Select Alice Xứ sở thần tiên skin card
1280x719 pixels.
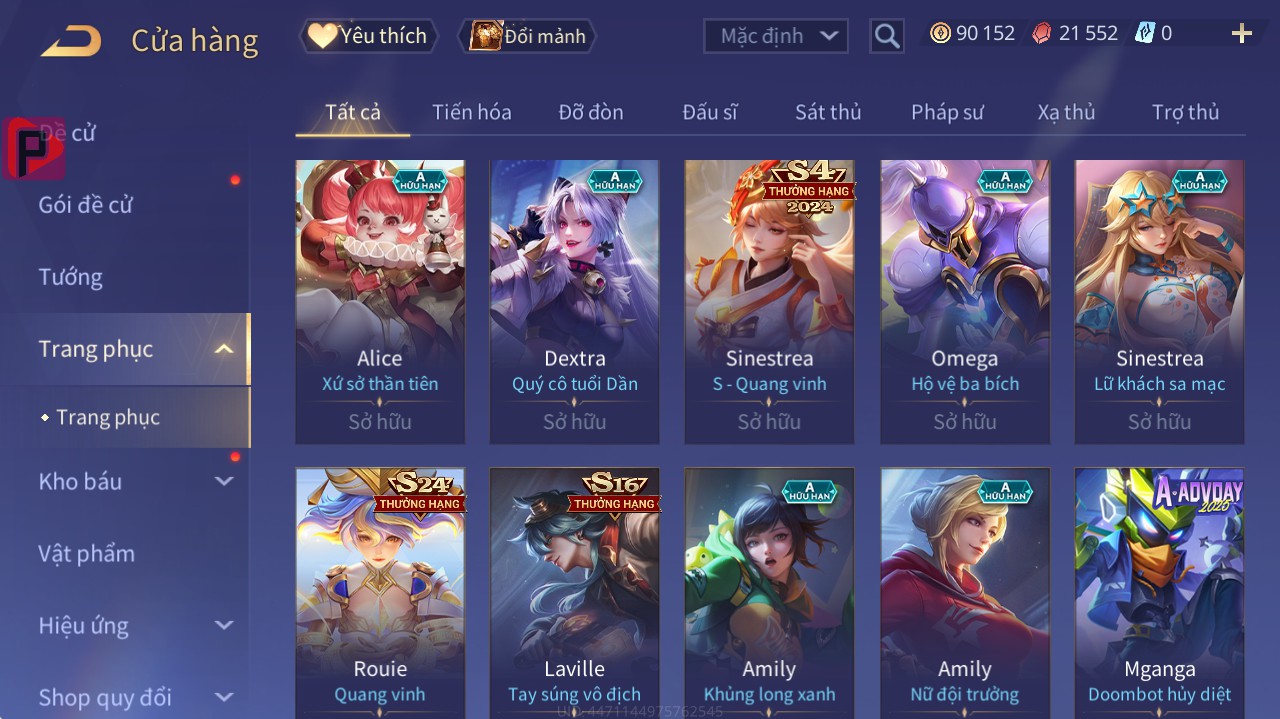coord(380,300)
